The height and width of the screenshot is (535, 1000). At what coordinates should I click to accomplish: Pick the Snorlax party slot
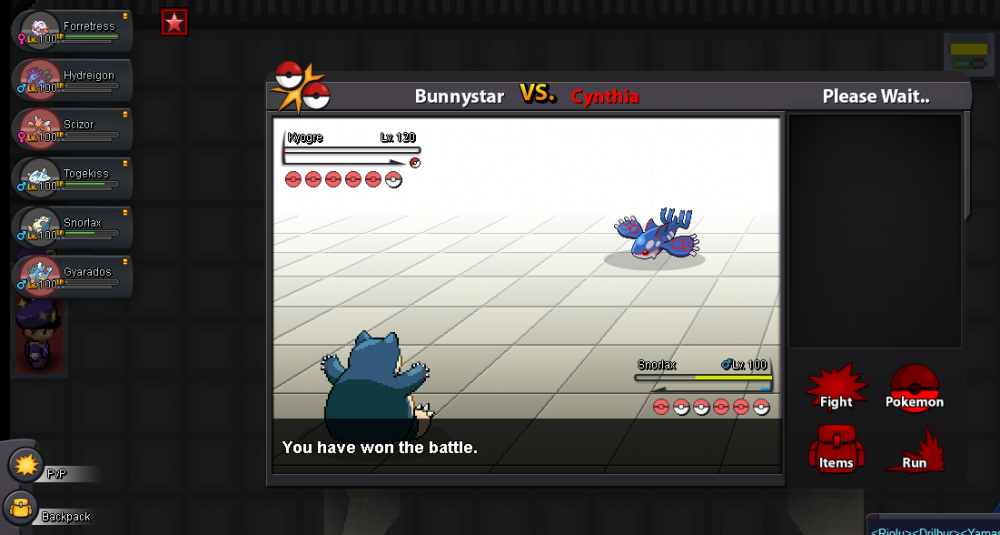click(70, 226)
